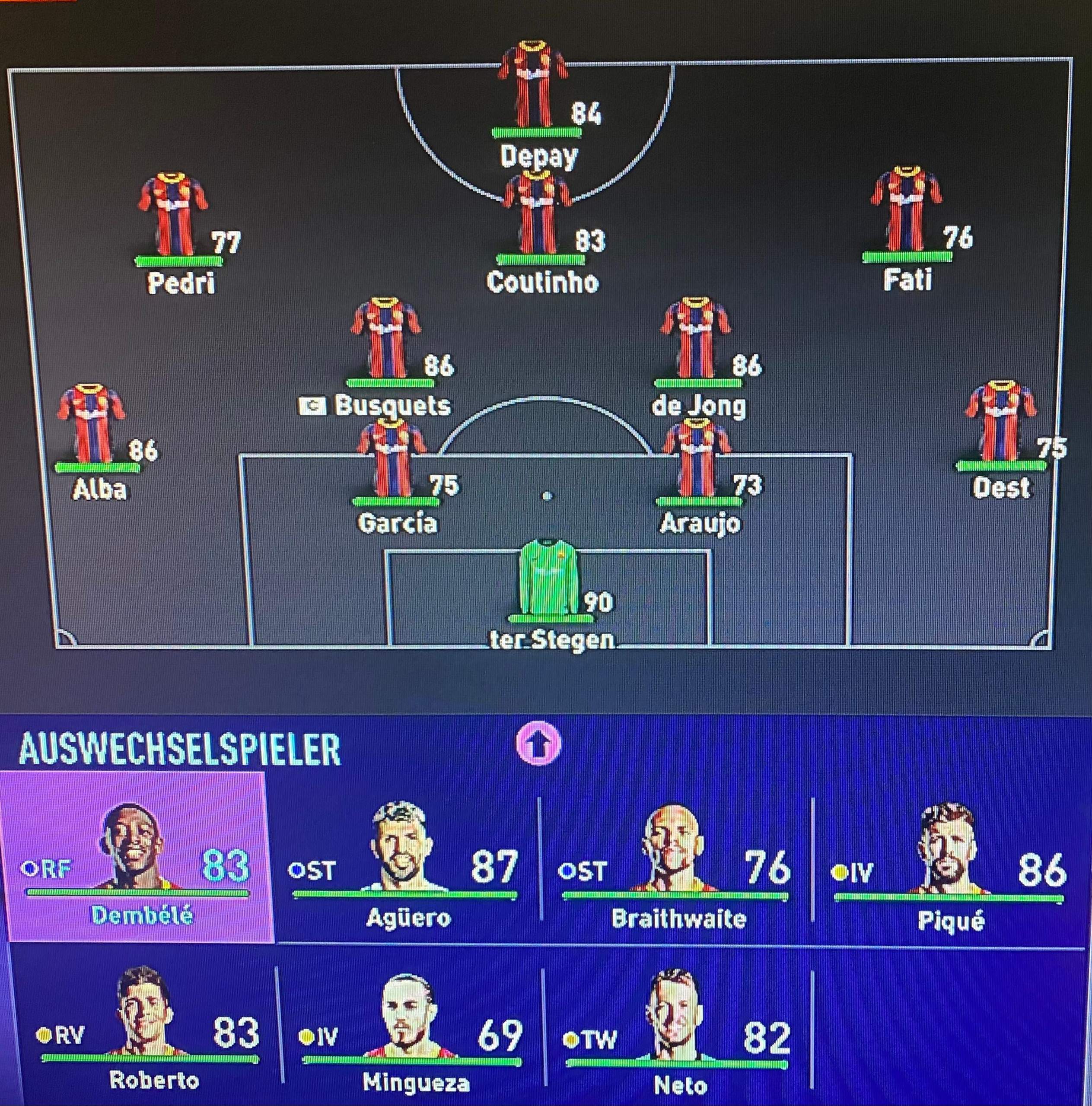This screenshot has height=1106, width=1092.
Task: Pick Coutinho in attacking midfield
Action: coord(537,214)
